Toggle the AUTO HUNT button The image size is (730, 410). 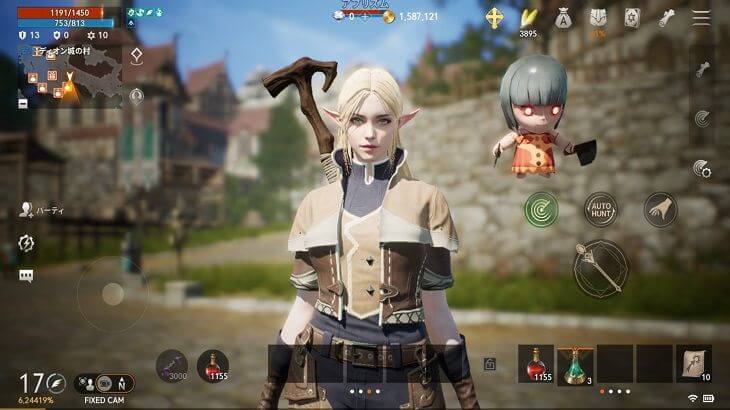point(601,209)
